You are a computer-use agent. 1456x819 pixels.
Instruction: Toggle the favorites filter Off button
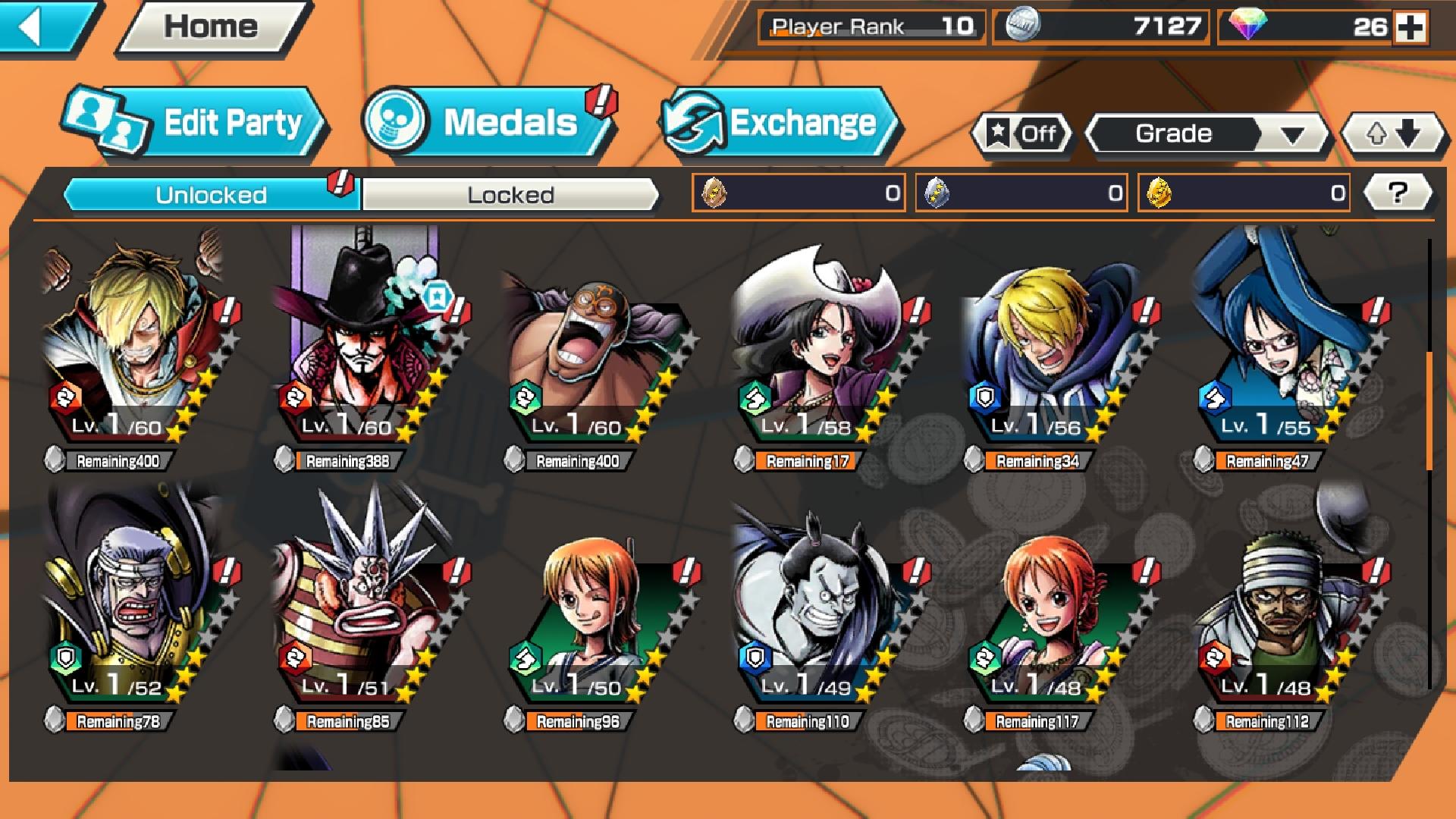1022,134
